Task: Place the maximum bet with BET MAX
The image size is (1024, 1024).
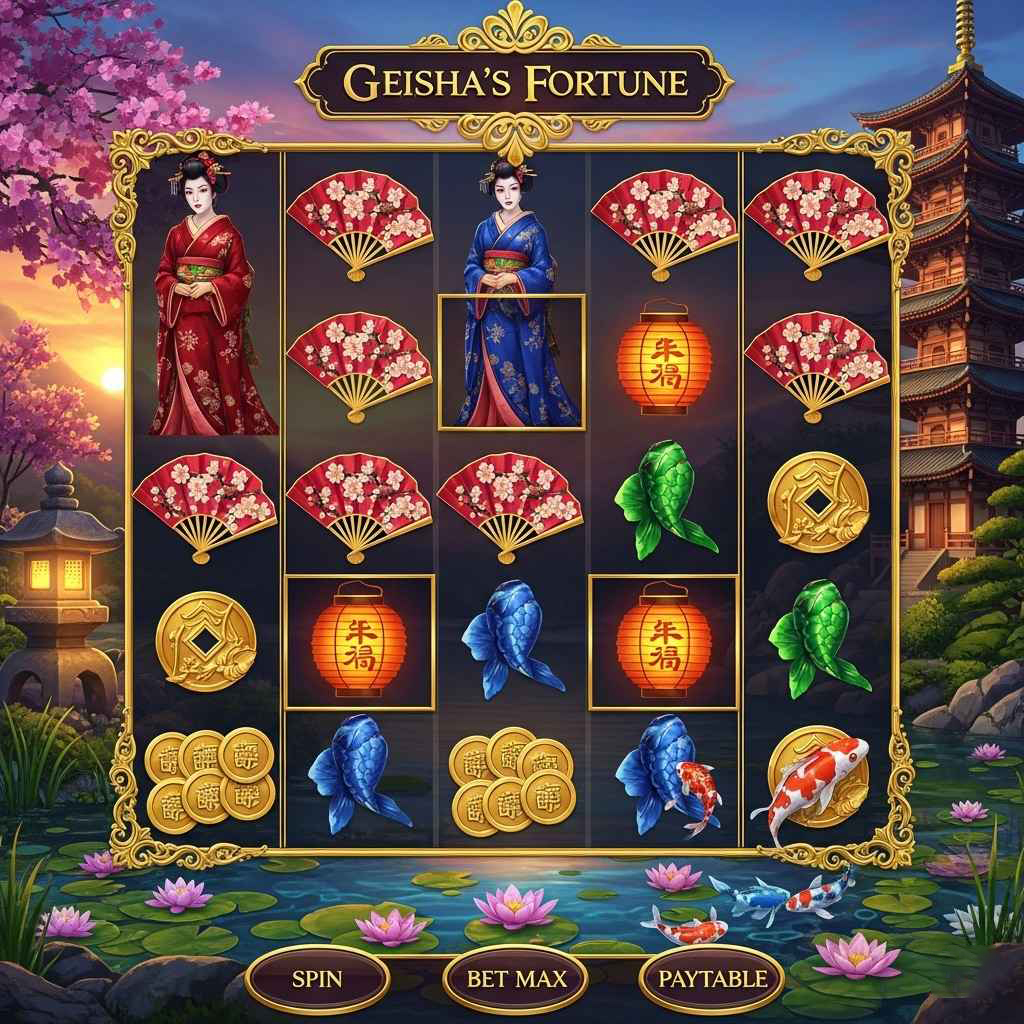Action: pyautogui.click(x=516, y=979)
